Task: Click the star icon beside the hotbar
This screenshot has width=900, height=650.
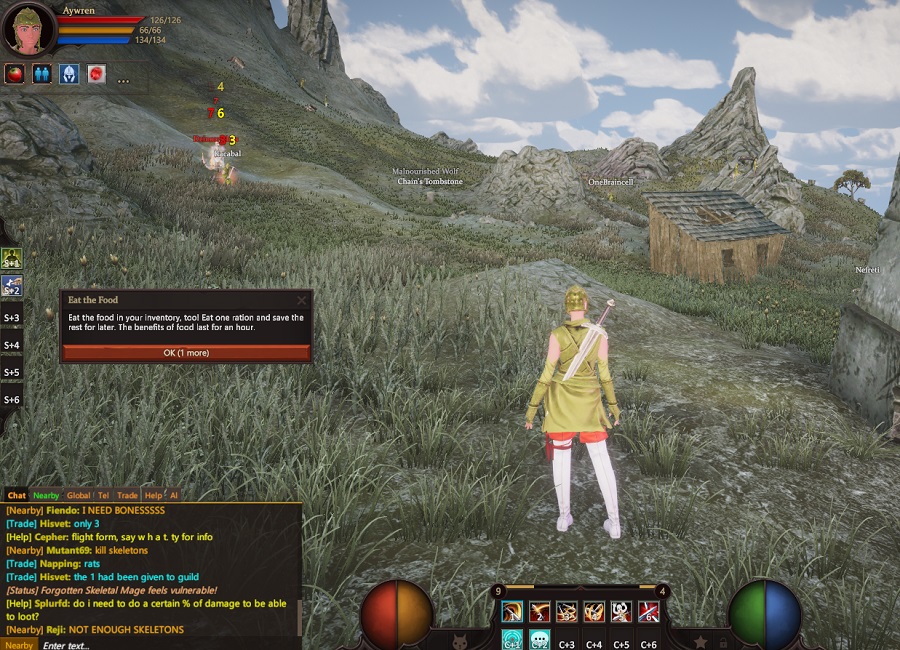Action: 700,641
